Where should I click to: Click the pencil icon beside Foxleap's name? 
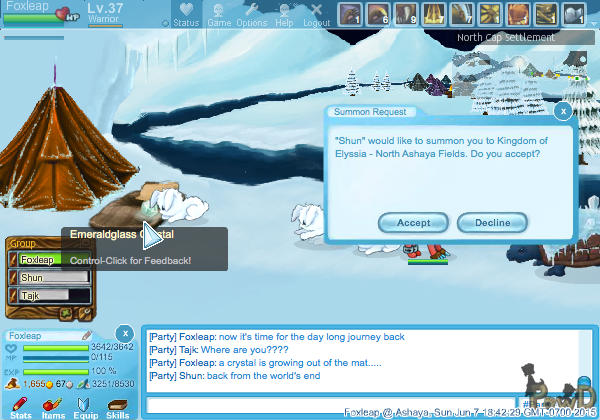[87, 335]
